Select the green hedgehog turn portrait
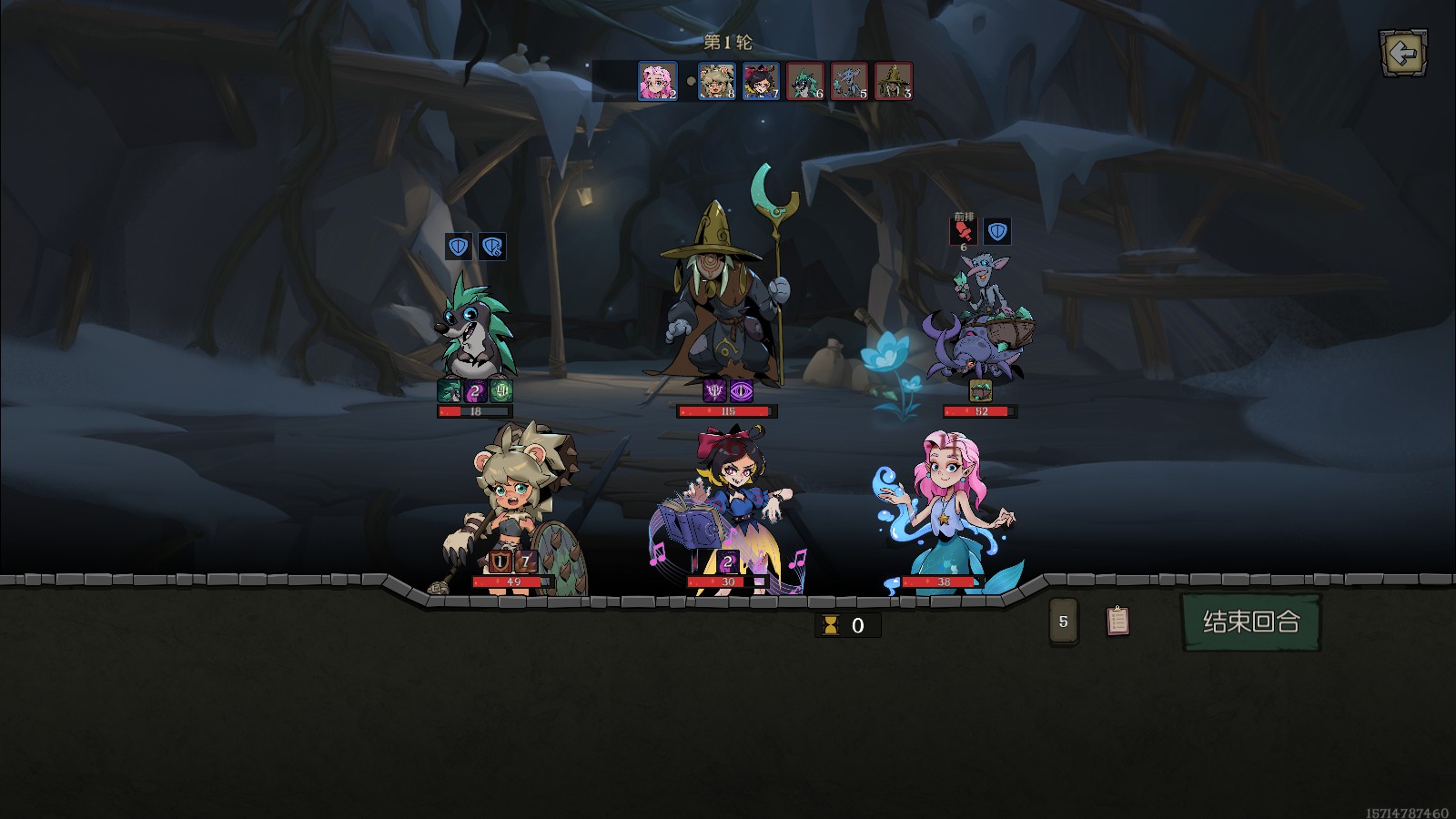The image size is (1456, 819). pyautogui.click(x=805, y=81)
